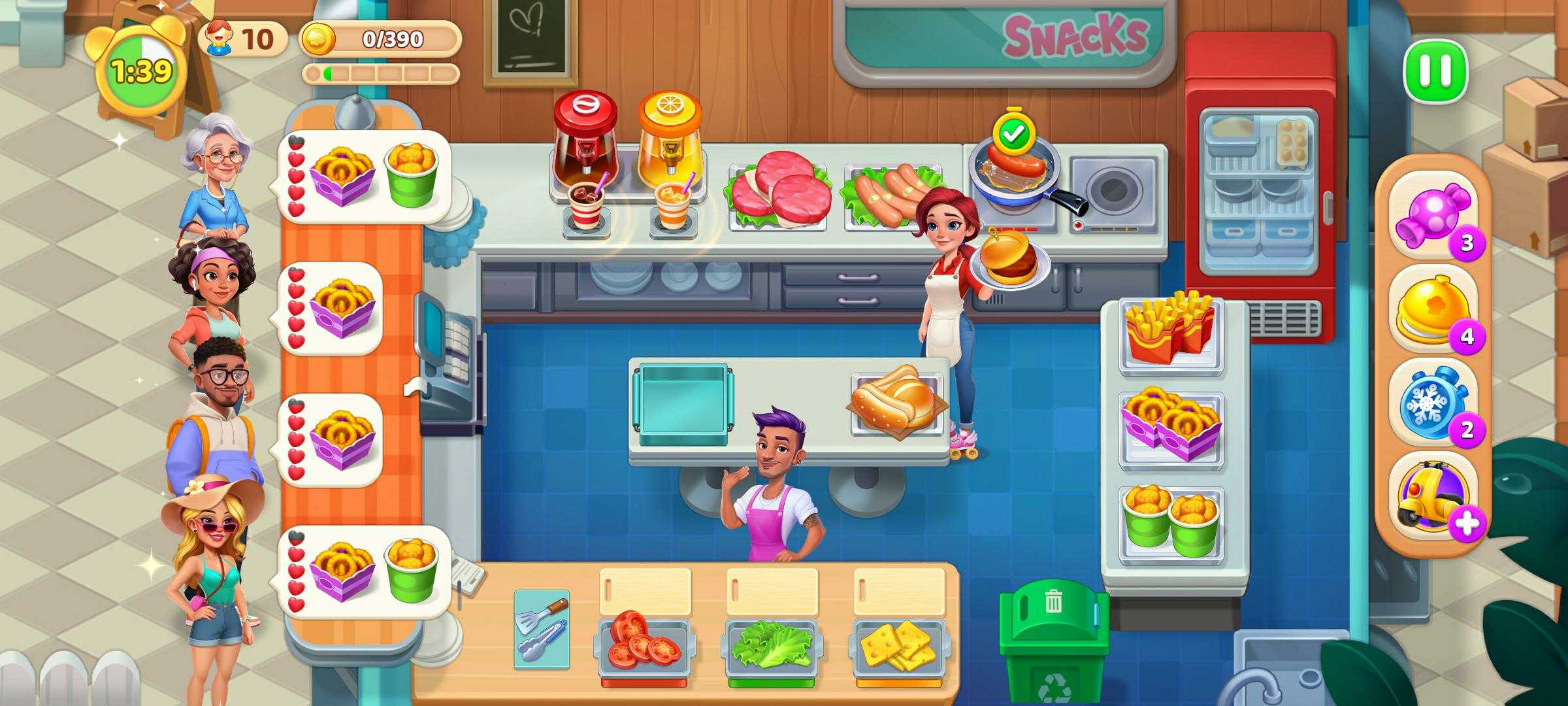Add tomato slices from the tomato bin
The image size is (1568, 706).
click(x=644, y=637)
